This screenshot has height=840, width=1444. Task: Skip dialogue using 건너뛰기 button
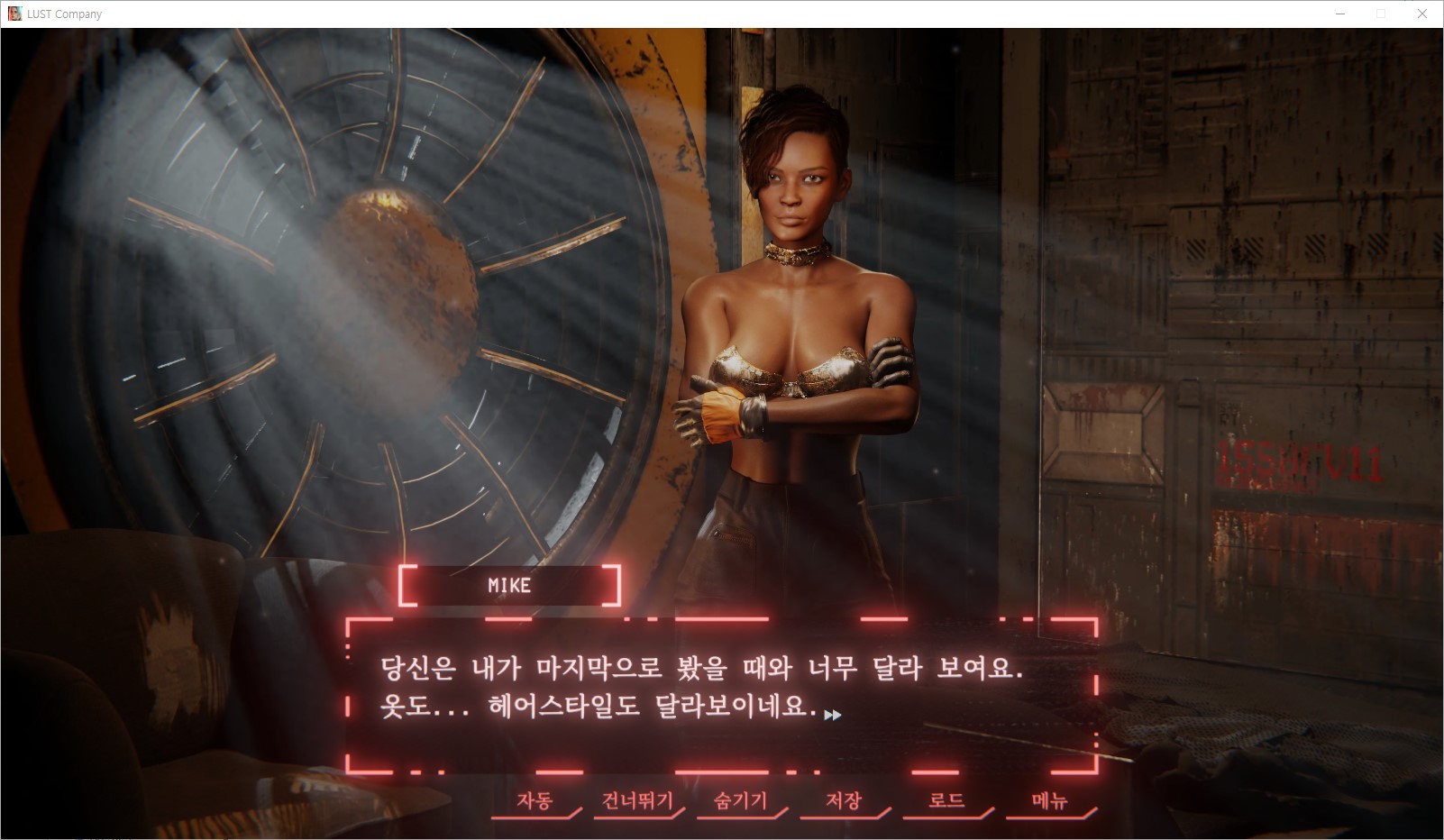pyautogui.click(x=637, y=800)
